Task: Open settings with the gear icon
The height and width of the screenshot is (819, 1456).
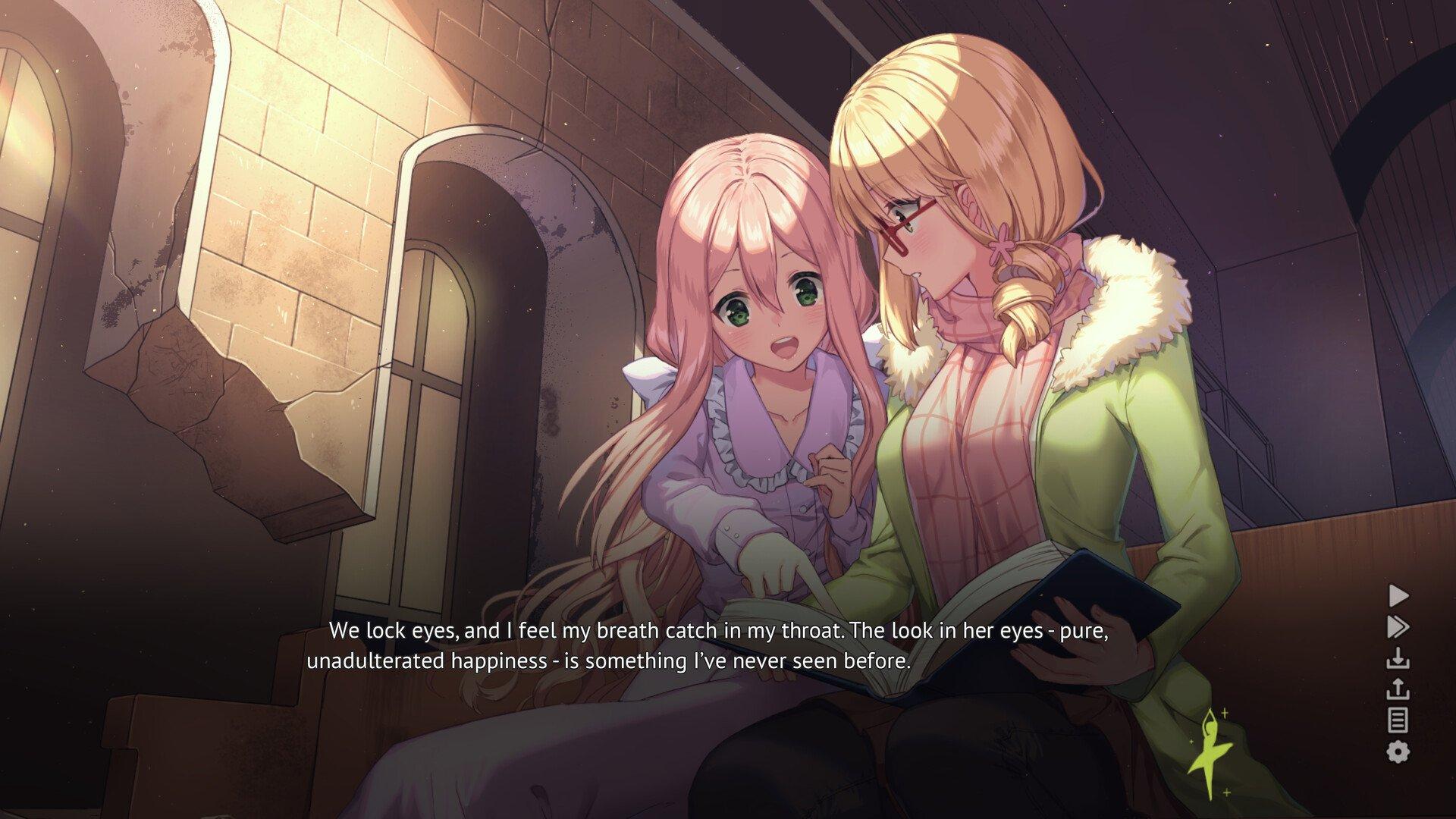Action: pos(1398,752)
